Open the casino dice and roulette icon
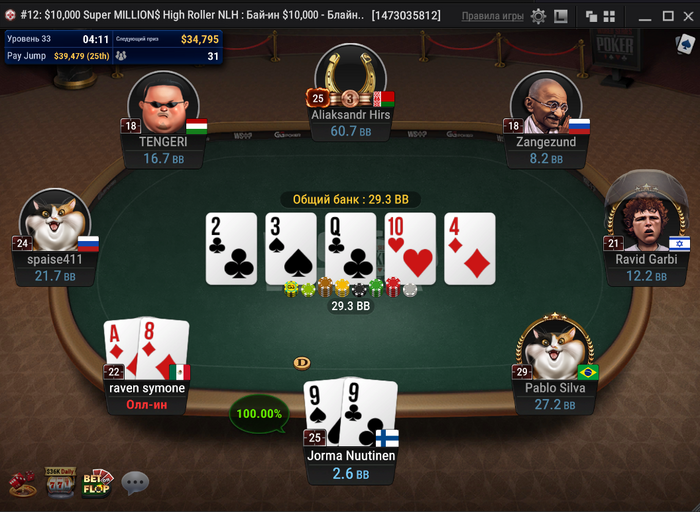The width and height of the screenshot is (700, 512). (x=23, y=484)
